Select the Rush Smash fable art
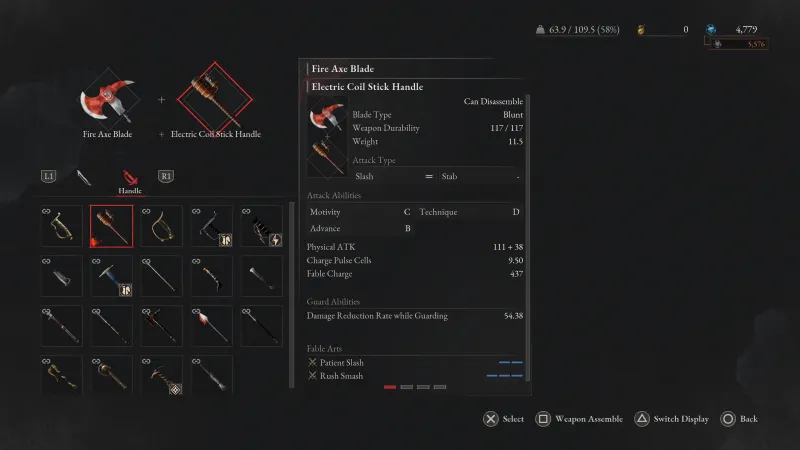 tap(340, 376)
